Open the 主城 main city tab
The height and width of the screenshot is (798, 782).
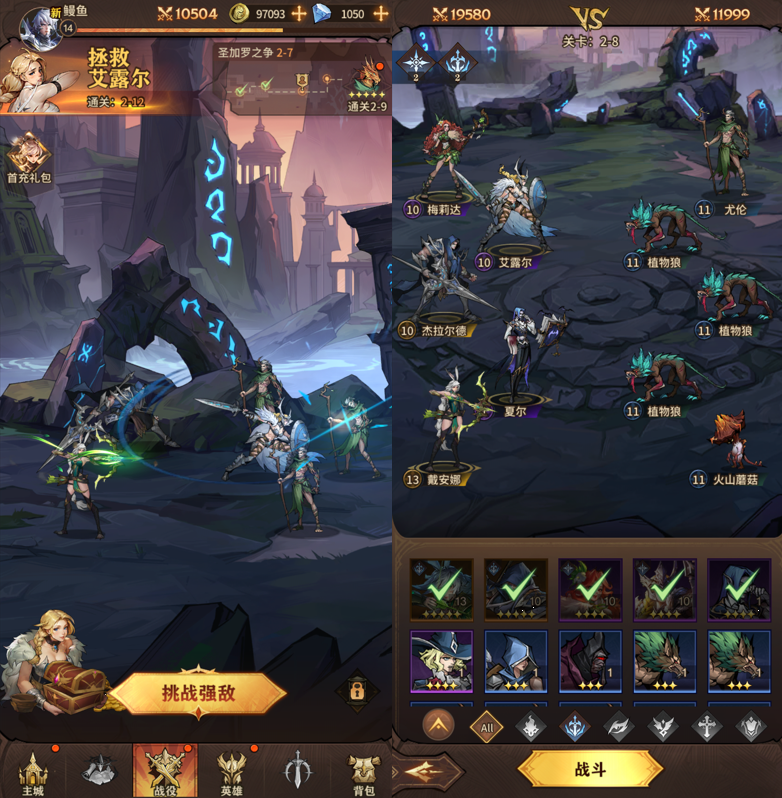tap(32, 773)
